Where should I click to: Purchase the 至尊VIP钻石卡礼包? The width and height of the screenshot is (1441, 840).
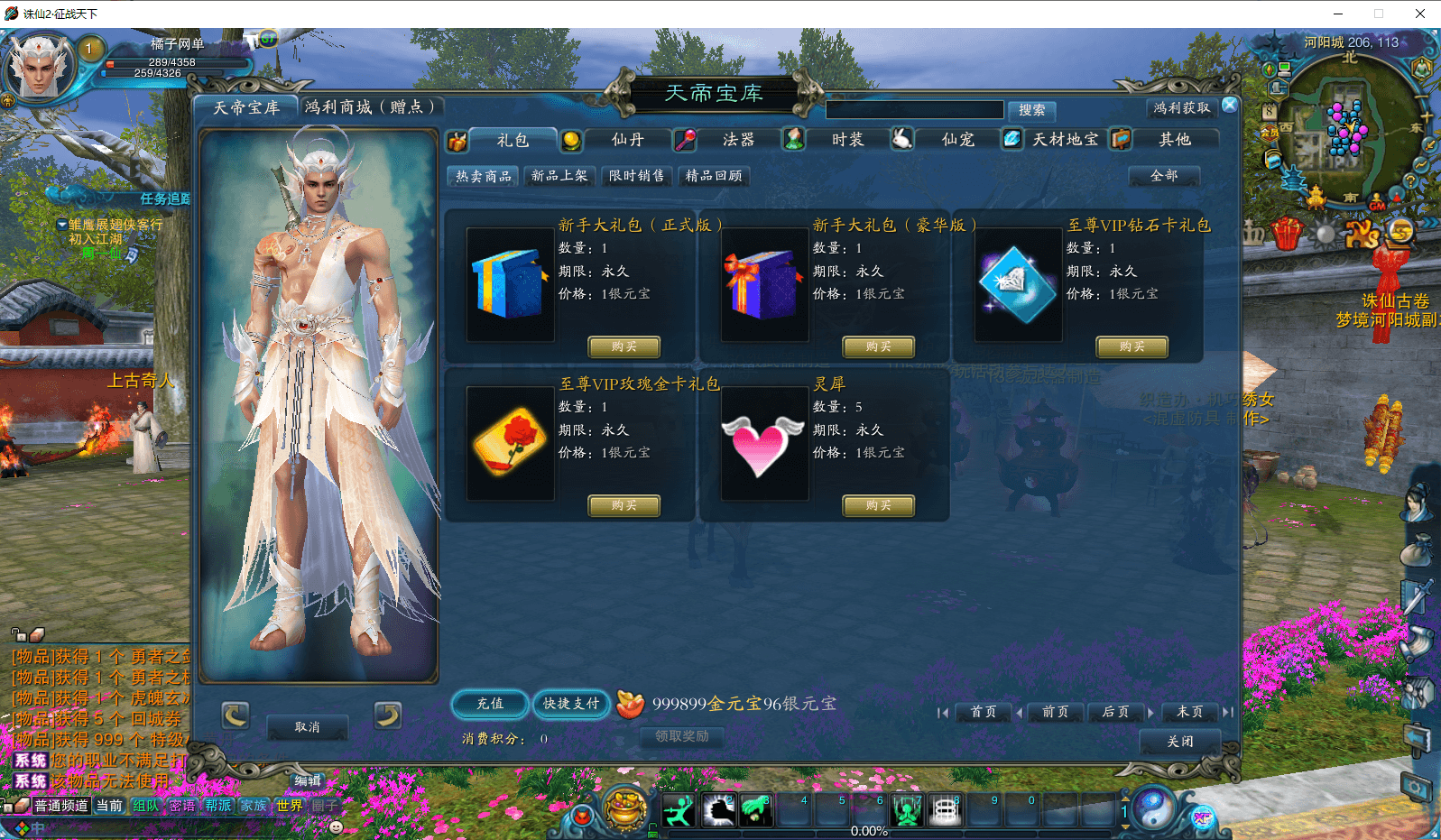point(1132,346)
